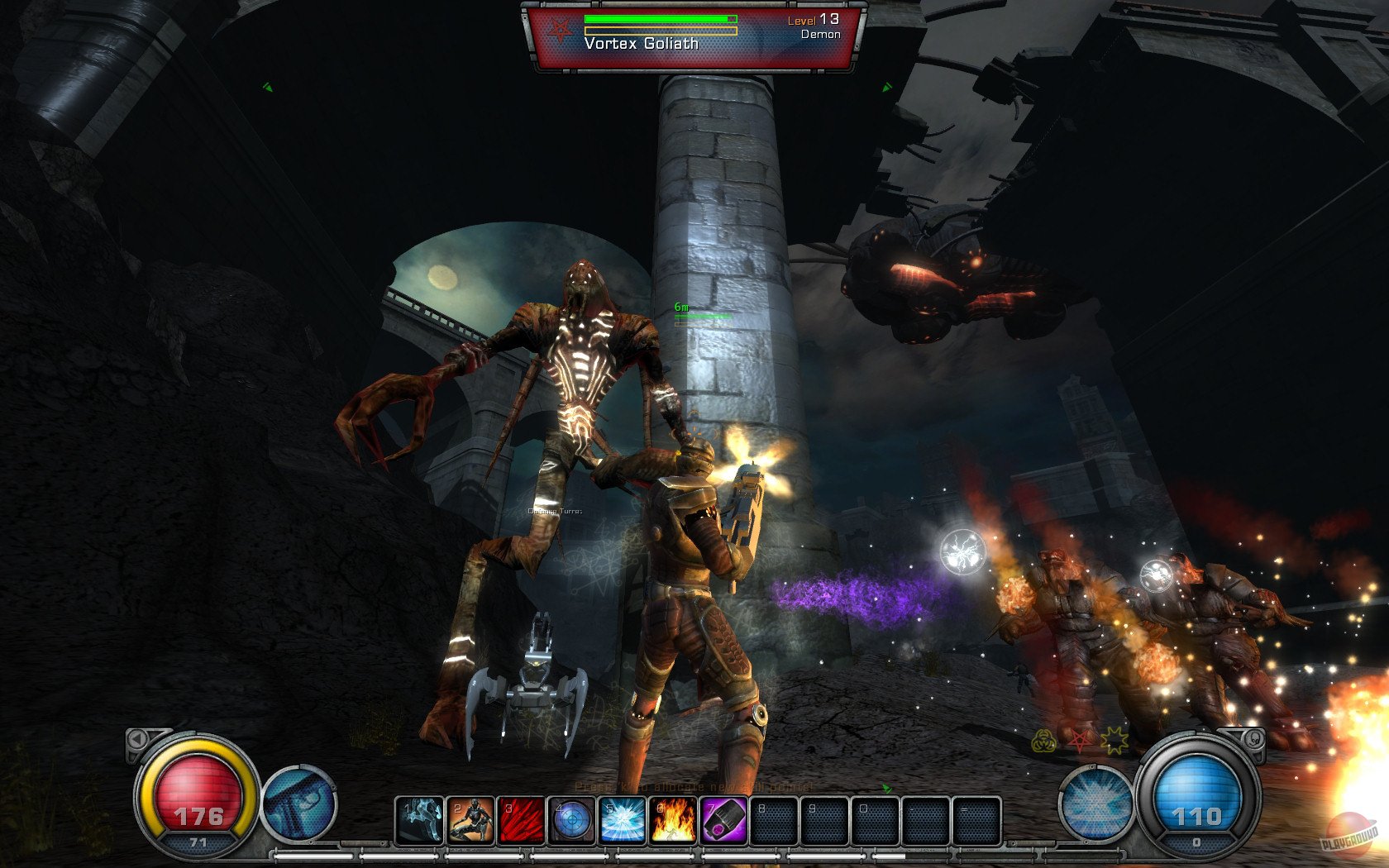
Task: Click the red pentagram status icon
Action: pyautogui.click(x=1079, y=740)
